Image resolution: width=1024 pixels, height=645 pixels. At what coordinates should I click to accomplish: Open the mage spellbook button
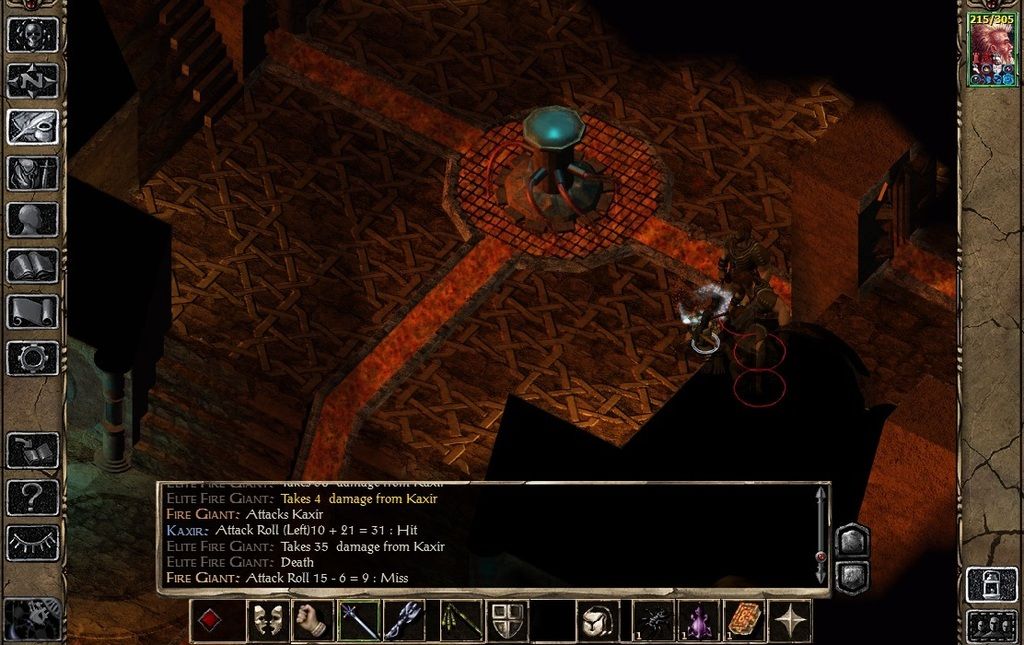(x=33, y=265)
